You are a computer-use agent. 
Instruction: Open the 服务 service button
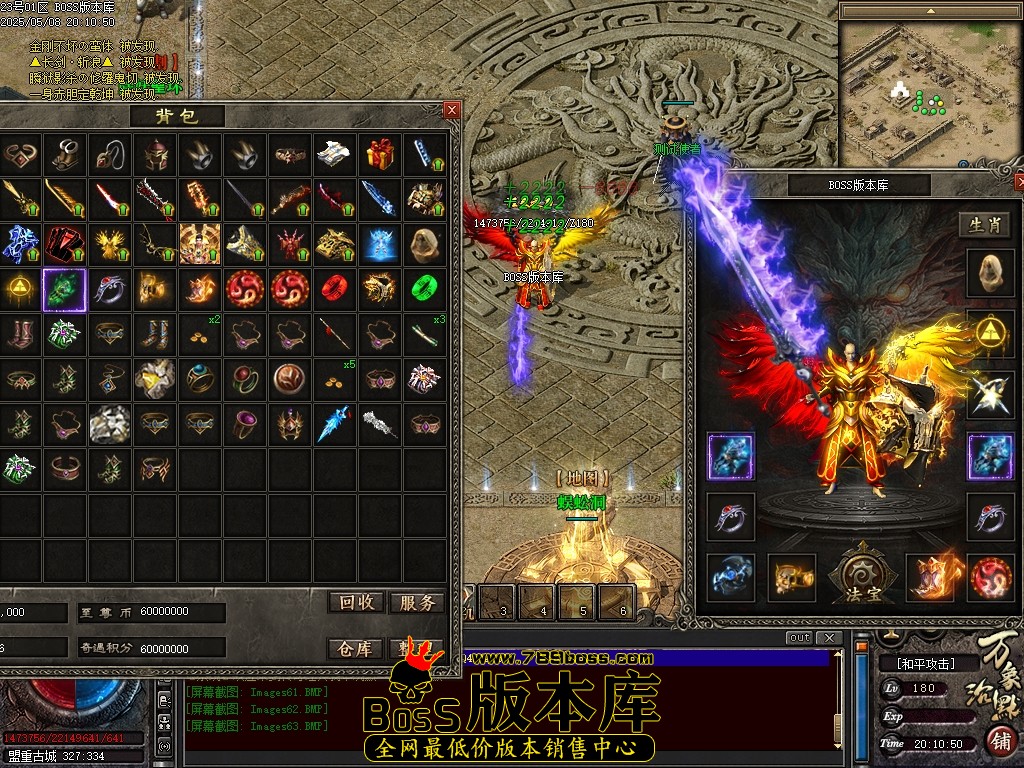pos(416,602)
